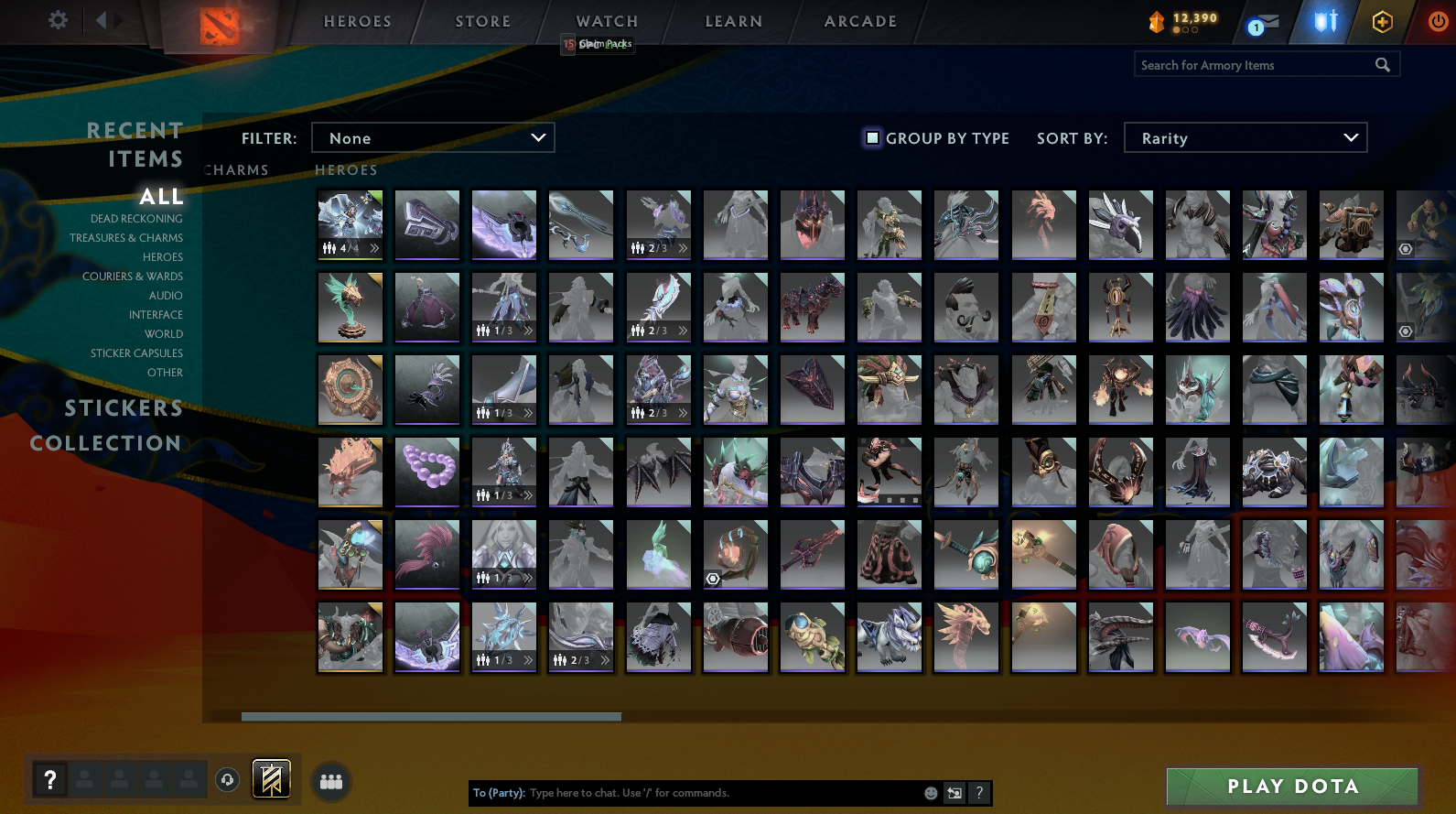Click the guild banner icon near party slots

[x=270, y=779]
